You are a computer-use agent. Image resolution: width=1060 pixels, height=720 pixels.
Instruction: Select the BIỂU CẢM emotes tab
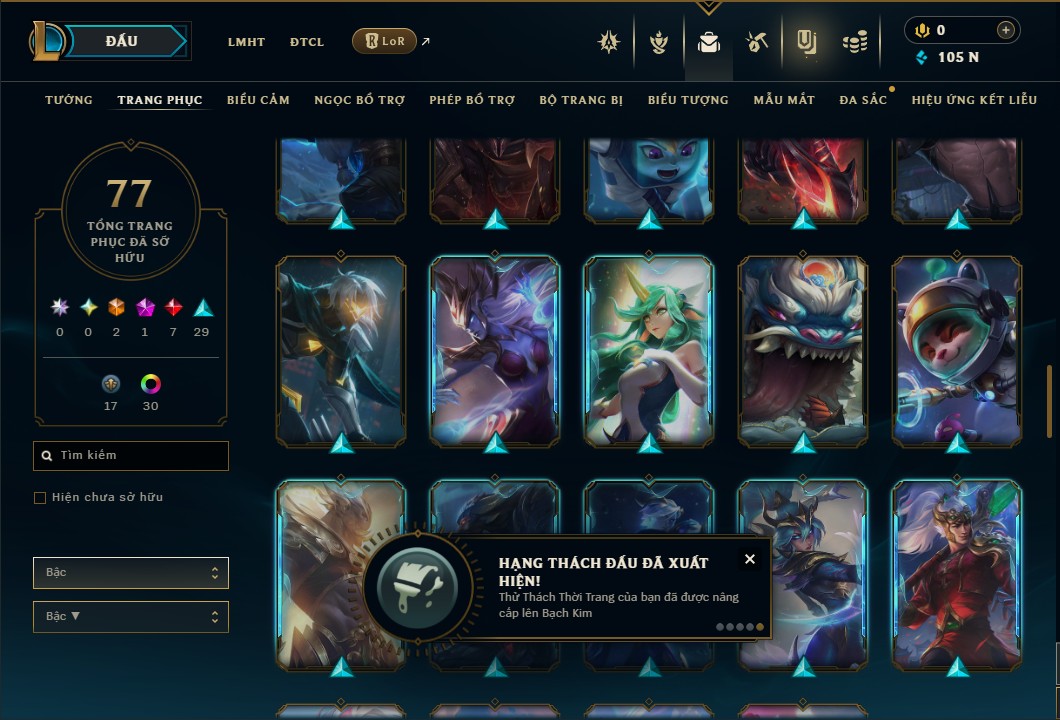coord(258,100)
